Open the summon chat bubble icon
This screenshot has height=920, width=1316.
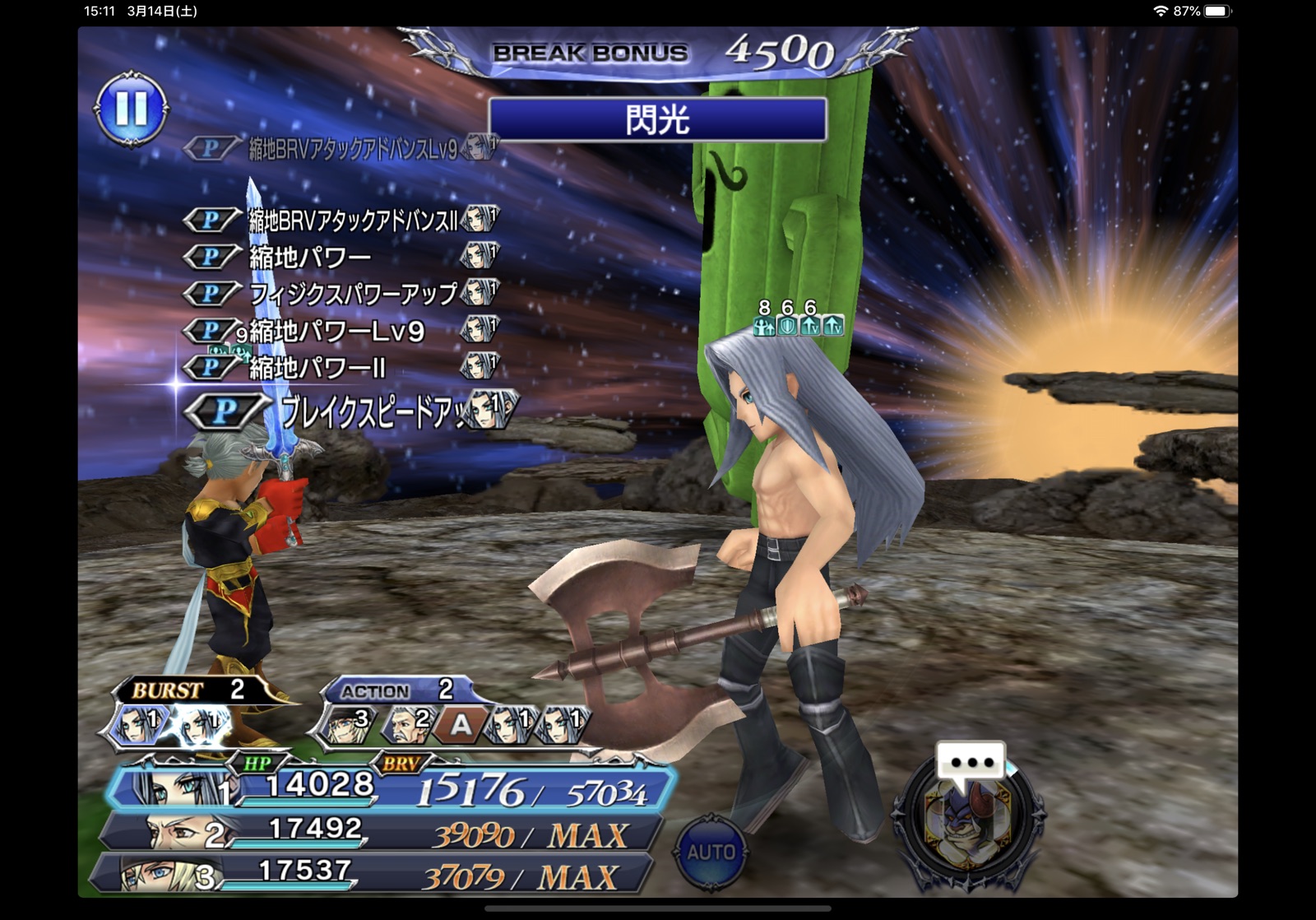pyautogui.click(x=971, y=761)
